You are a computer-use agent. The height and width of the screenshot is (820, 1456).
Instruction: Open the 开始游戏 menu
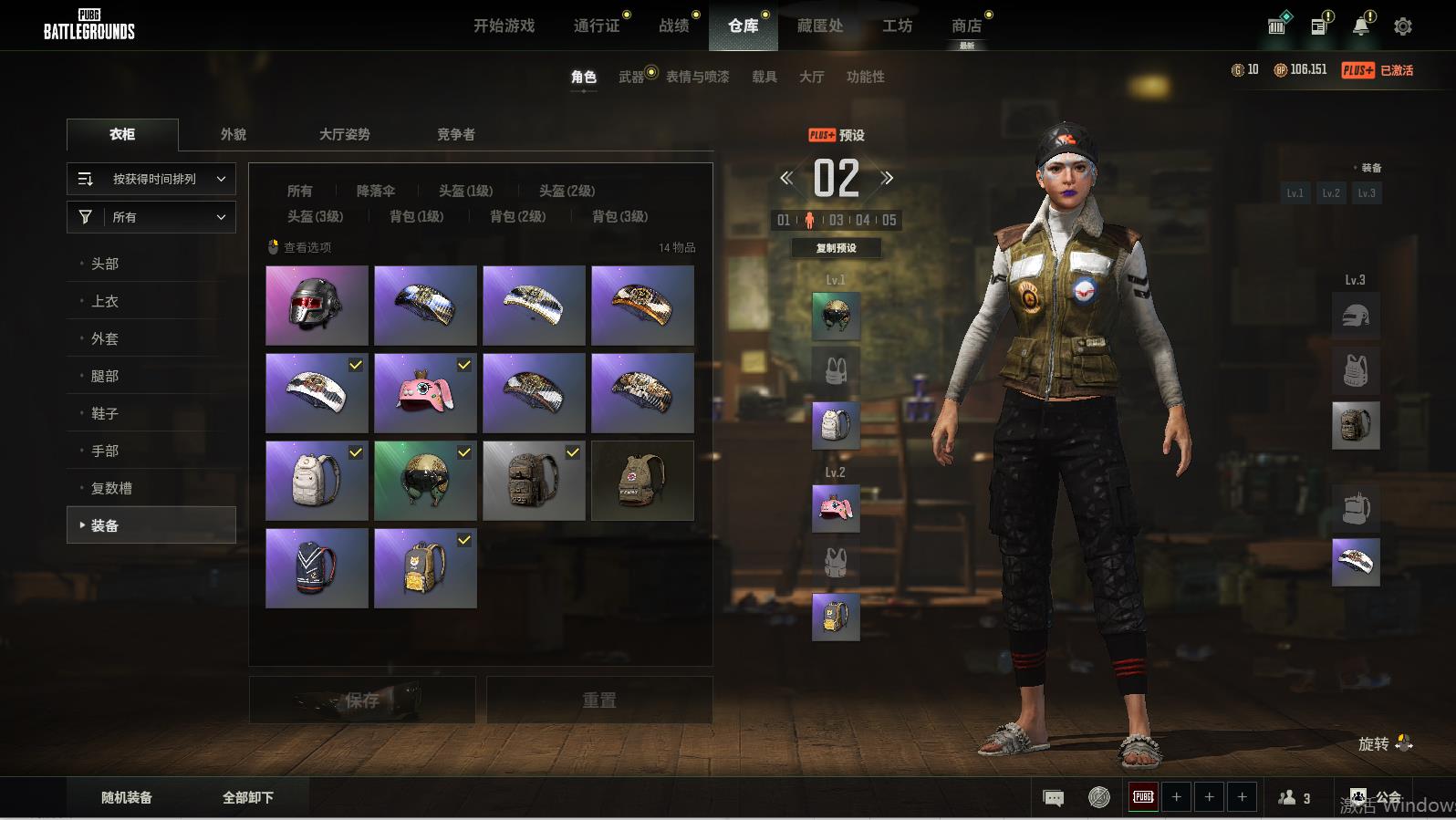point(504,26)
